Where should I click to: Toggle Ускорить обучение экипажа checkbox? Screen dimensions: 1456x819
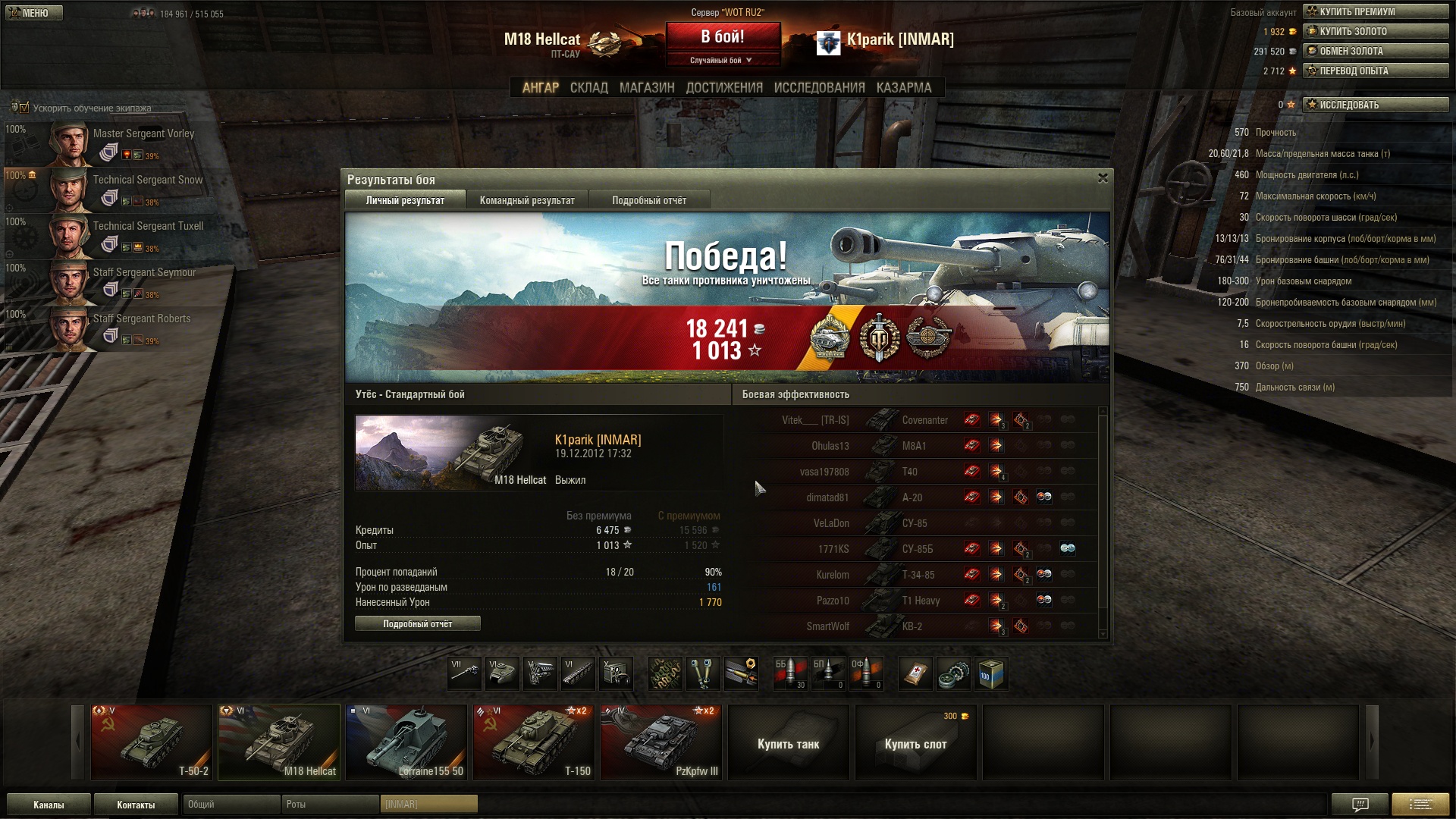click(24, 108)
